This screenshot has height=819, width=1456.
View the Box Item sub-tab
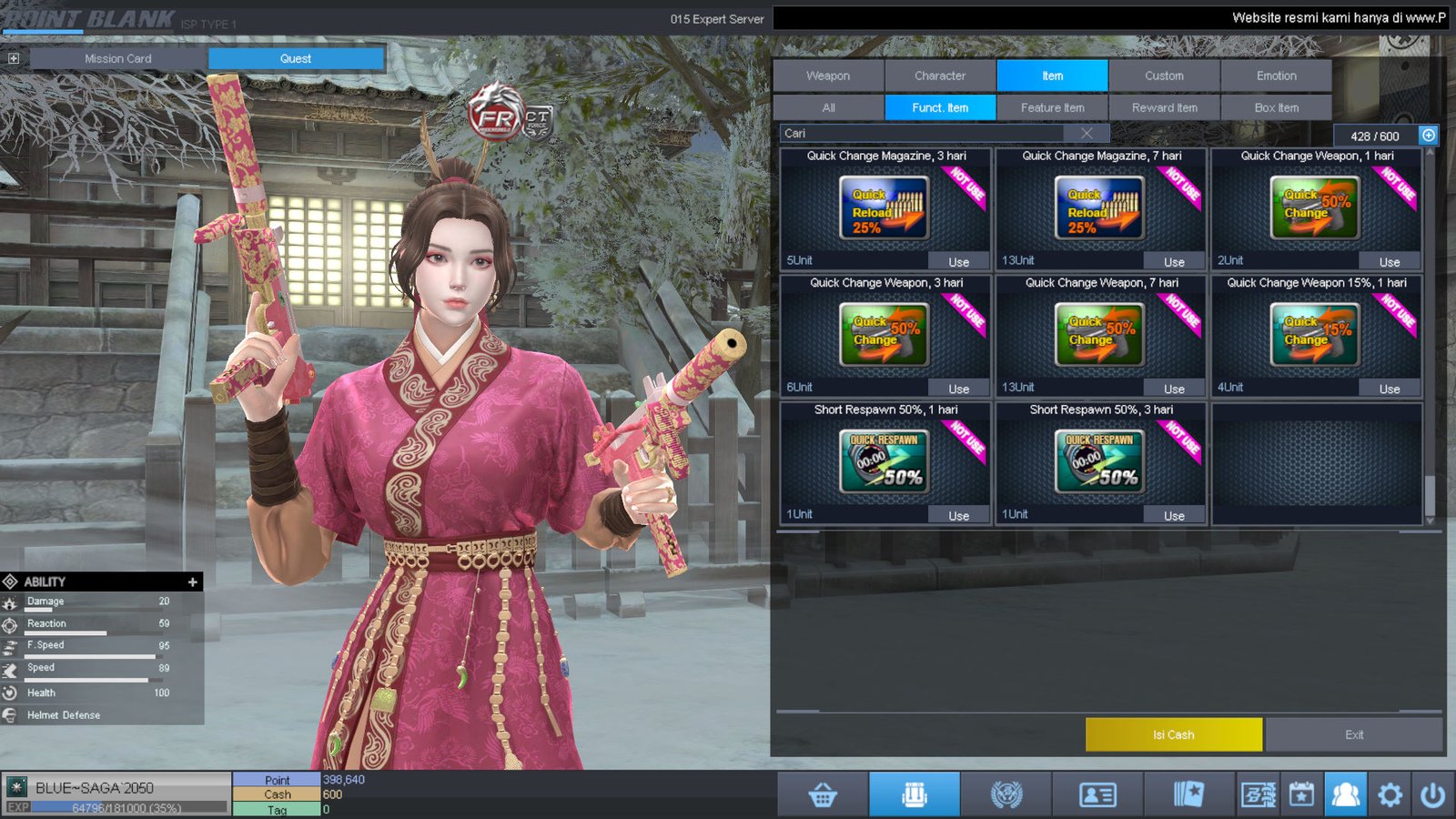tap(1276, 107)
